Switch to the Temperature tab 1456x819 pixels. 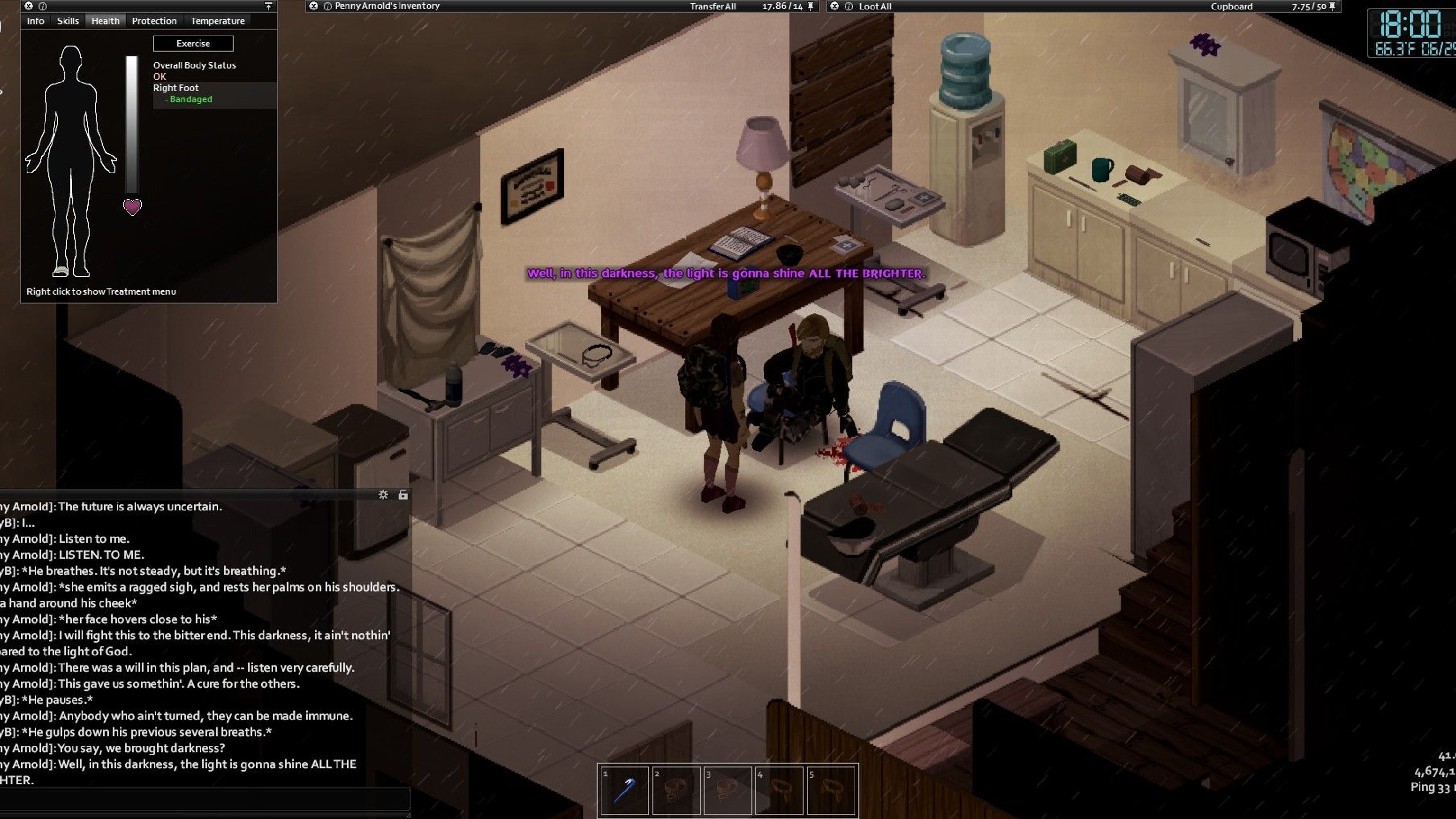click(x=218, y=21)
